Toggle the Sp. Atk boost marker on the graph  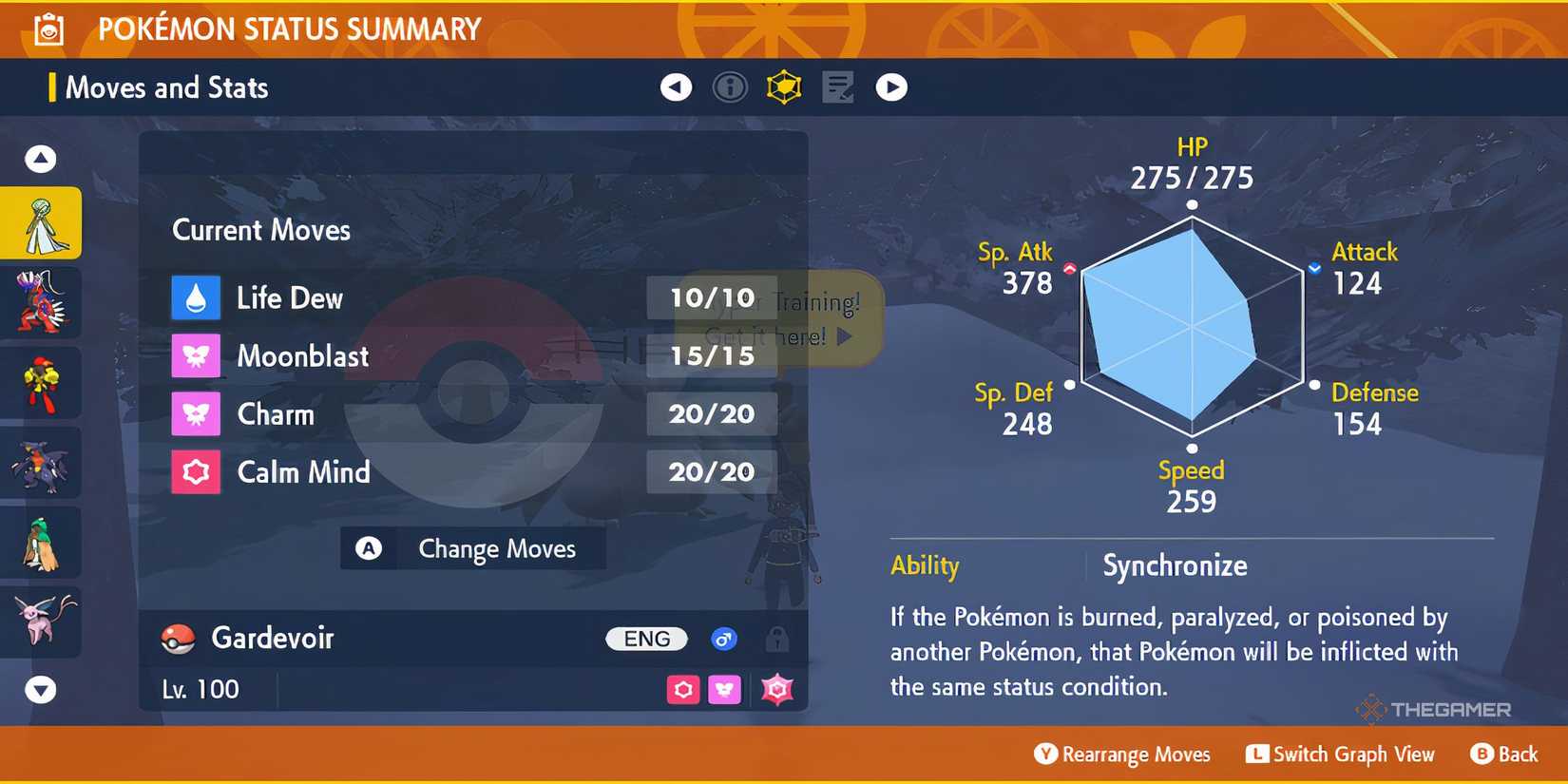pos(1070,267)
